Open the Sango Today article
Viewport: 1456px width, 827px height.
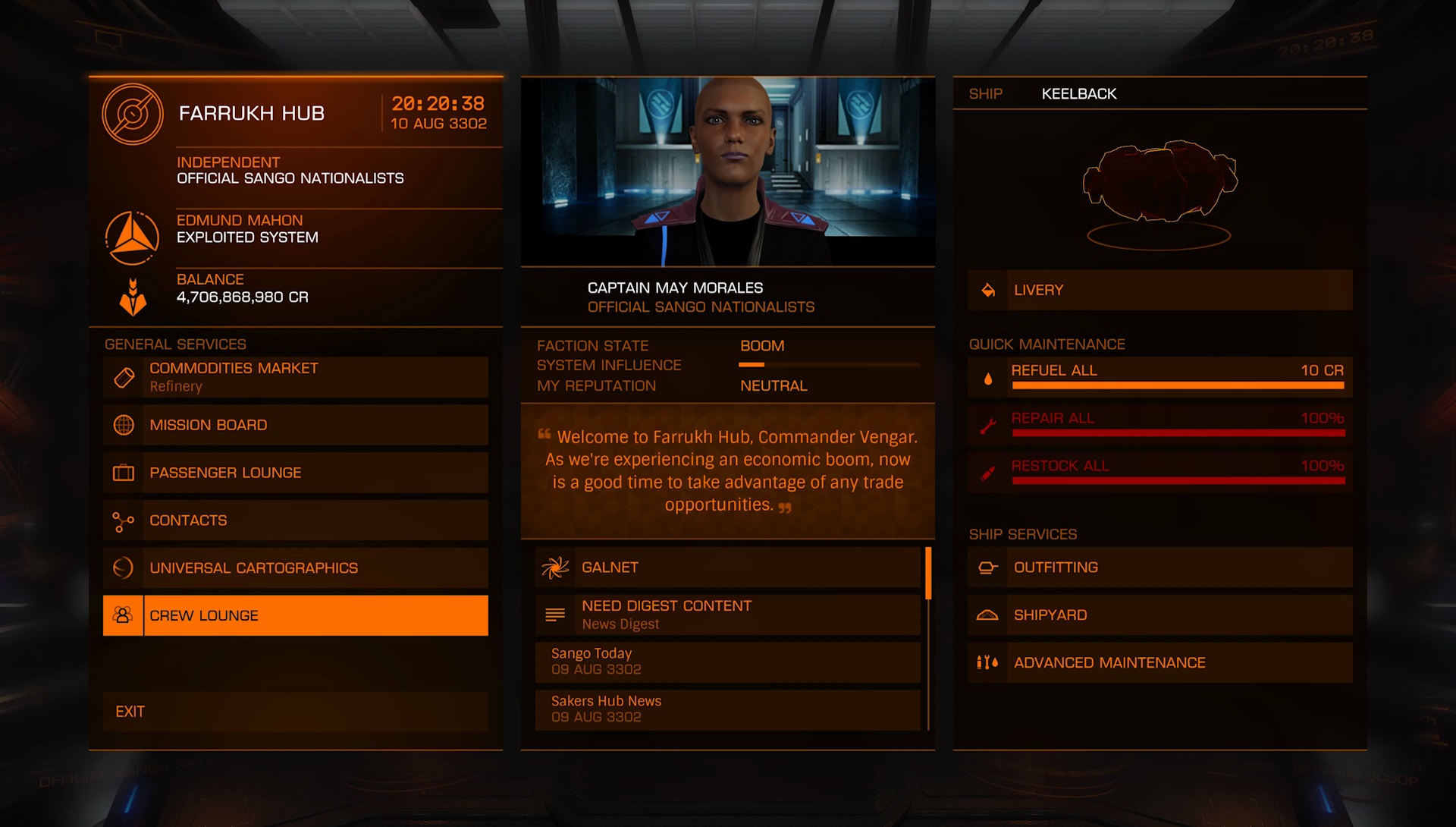[x=728, y=662]
